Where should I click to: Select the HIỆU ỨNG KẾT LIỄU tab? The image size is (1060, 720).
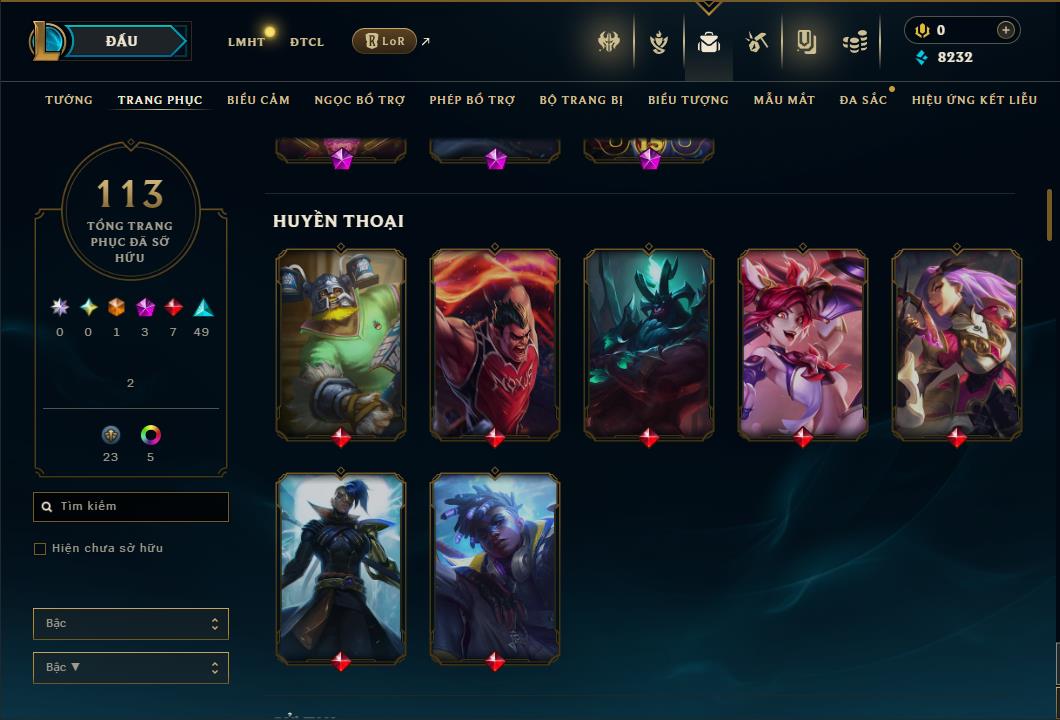(x=974, y=100)
